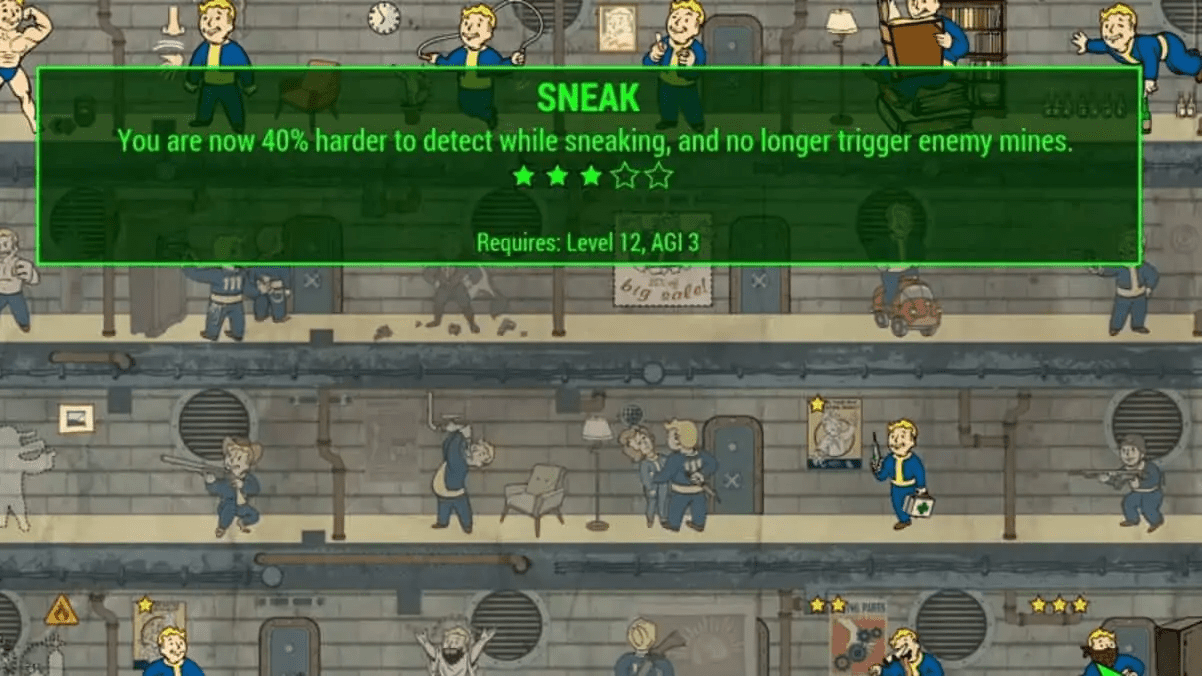Select the red toy car V.A.N.S. perk
Image resolution: width=1202 pixels, height=676 pixels.
point(905,303)
